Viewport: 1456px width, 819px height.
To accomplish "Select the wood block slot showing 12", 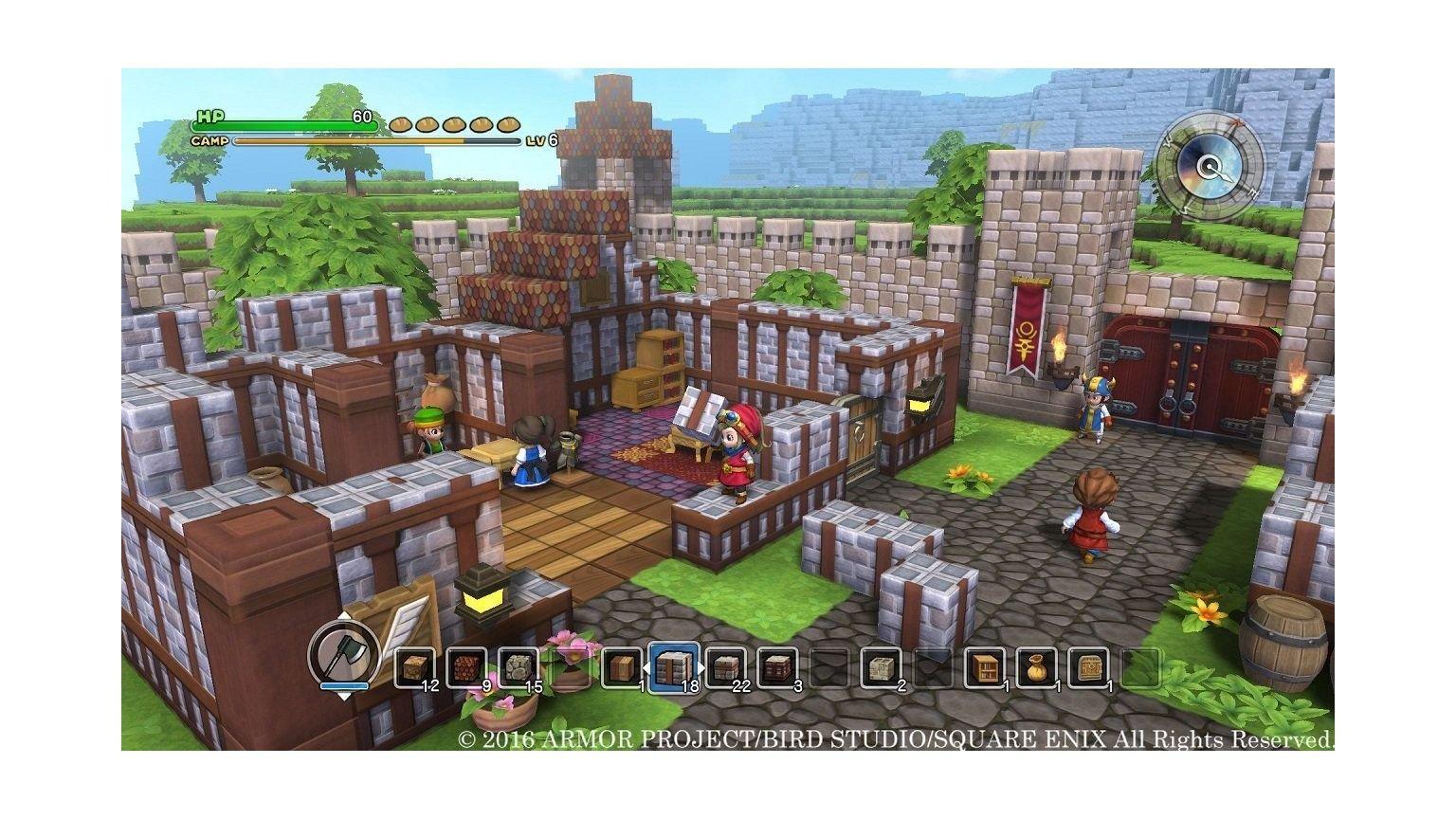I will pos(415,665).
